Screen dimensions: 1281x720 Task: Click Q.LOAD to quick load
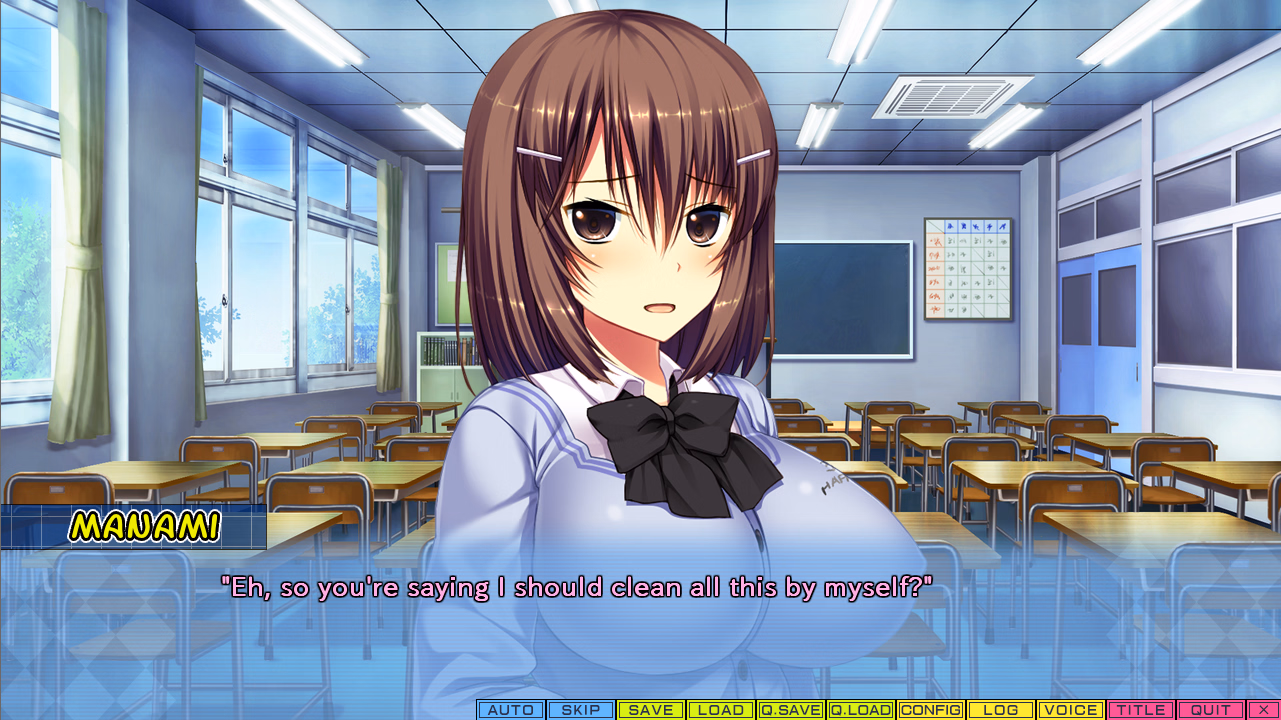pyautogui.click(x=861, y=710)
